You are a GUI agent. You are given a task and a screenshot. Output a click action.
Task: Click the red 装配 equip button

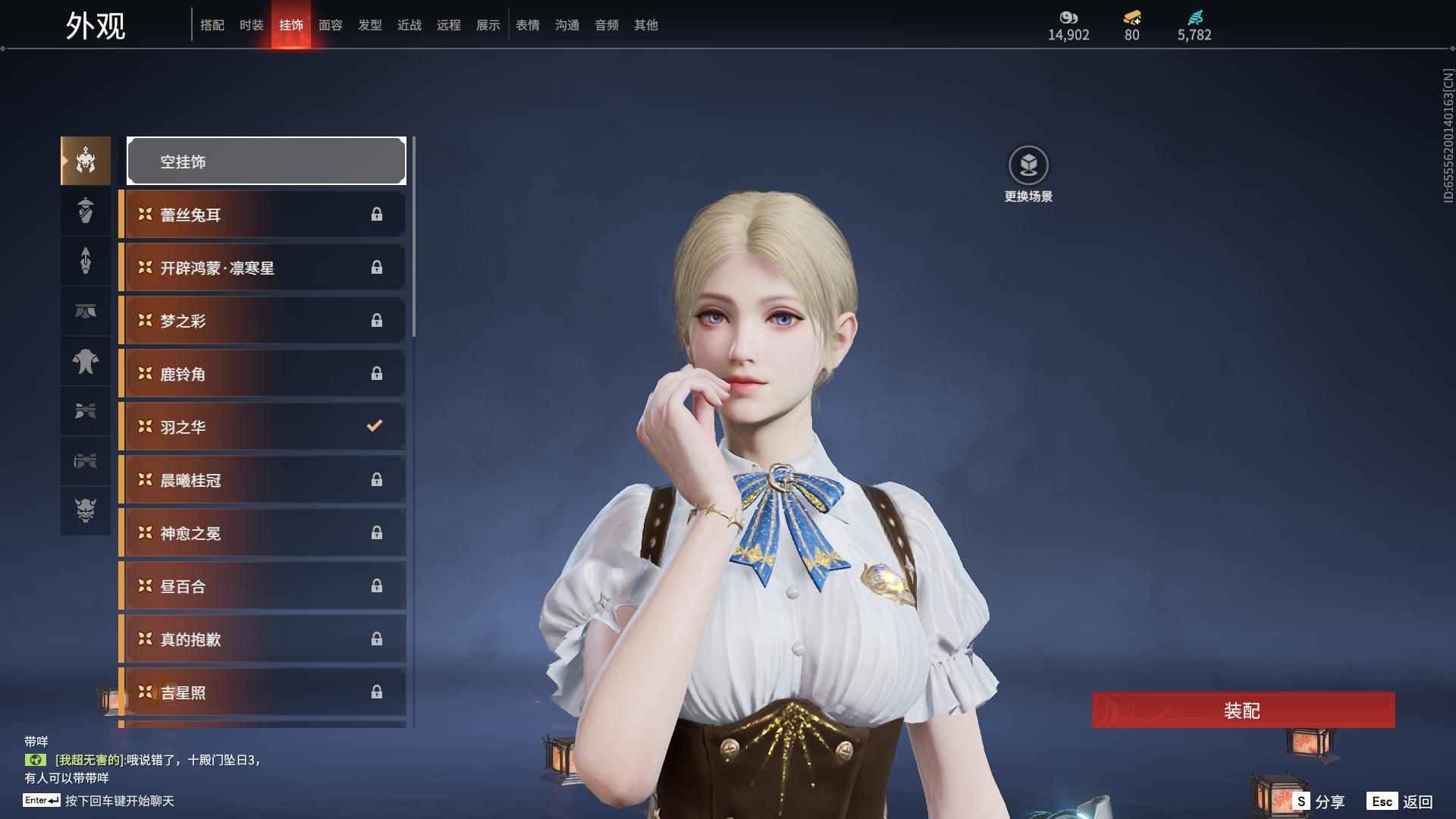(x=1243, y=711)
